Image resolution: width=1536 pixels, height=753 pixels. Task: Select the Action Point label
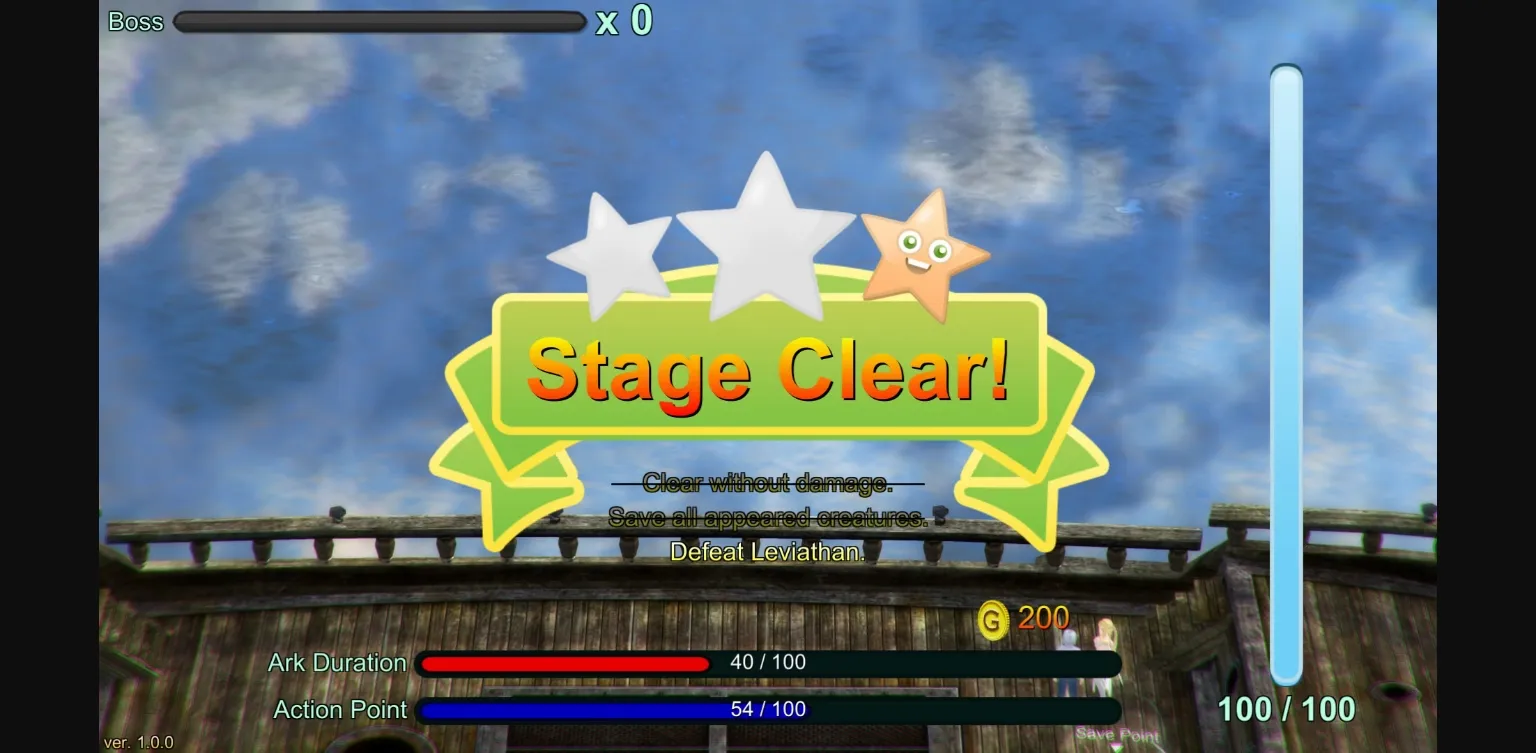click(340, 709)
